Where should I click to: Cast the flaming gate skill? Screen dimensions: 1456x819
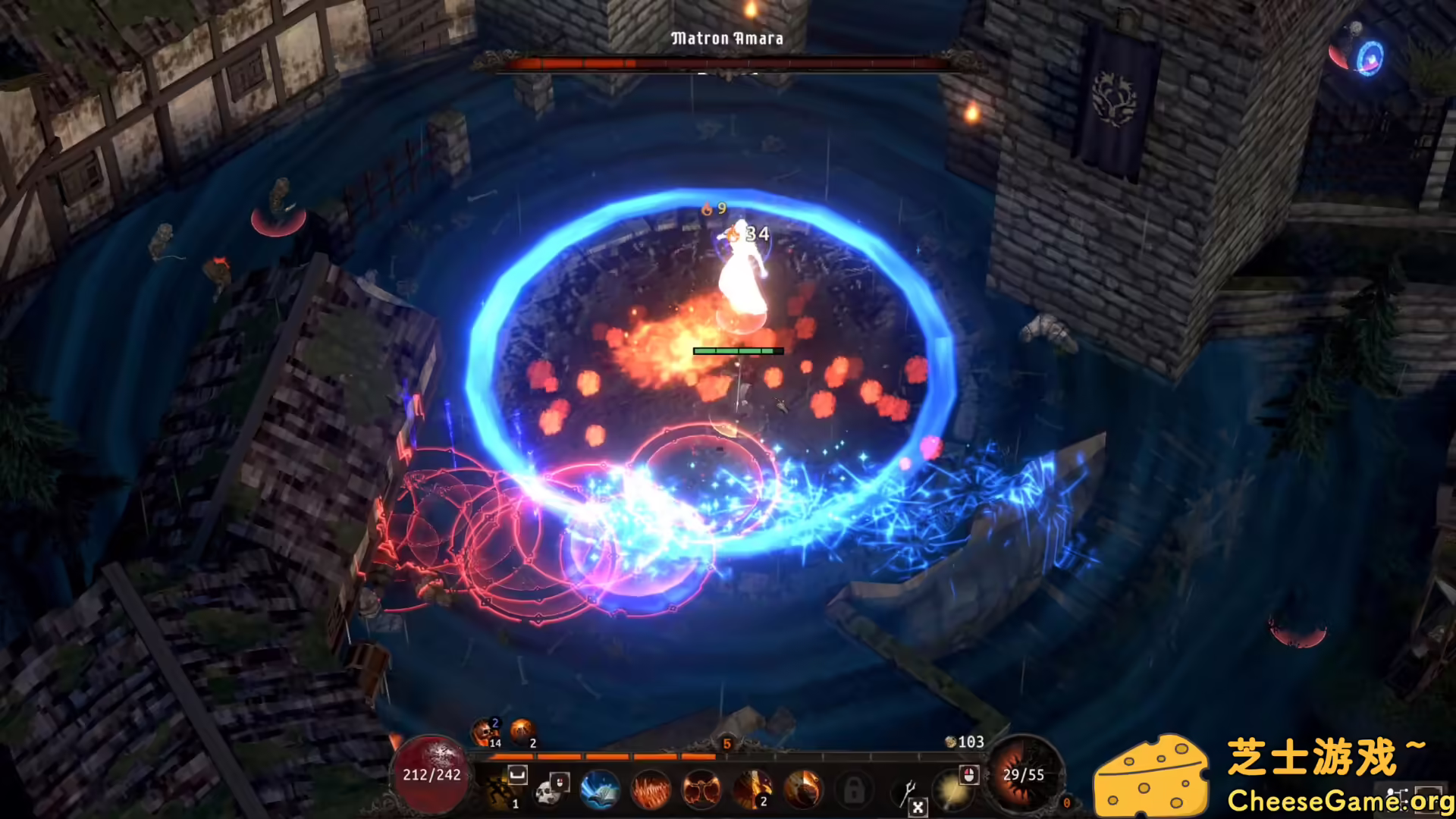pos(700,789)
